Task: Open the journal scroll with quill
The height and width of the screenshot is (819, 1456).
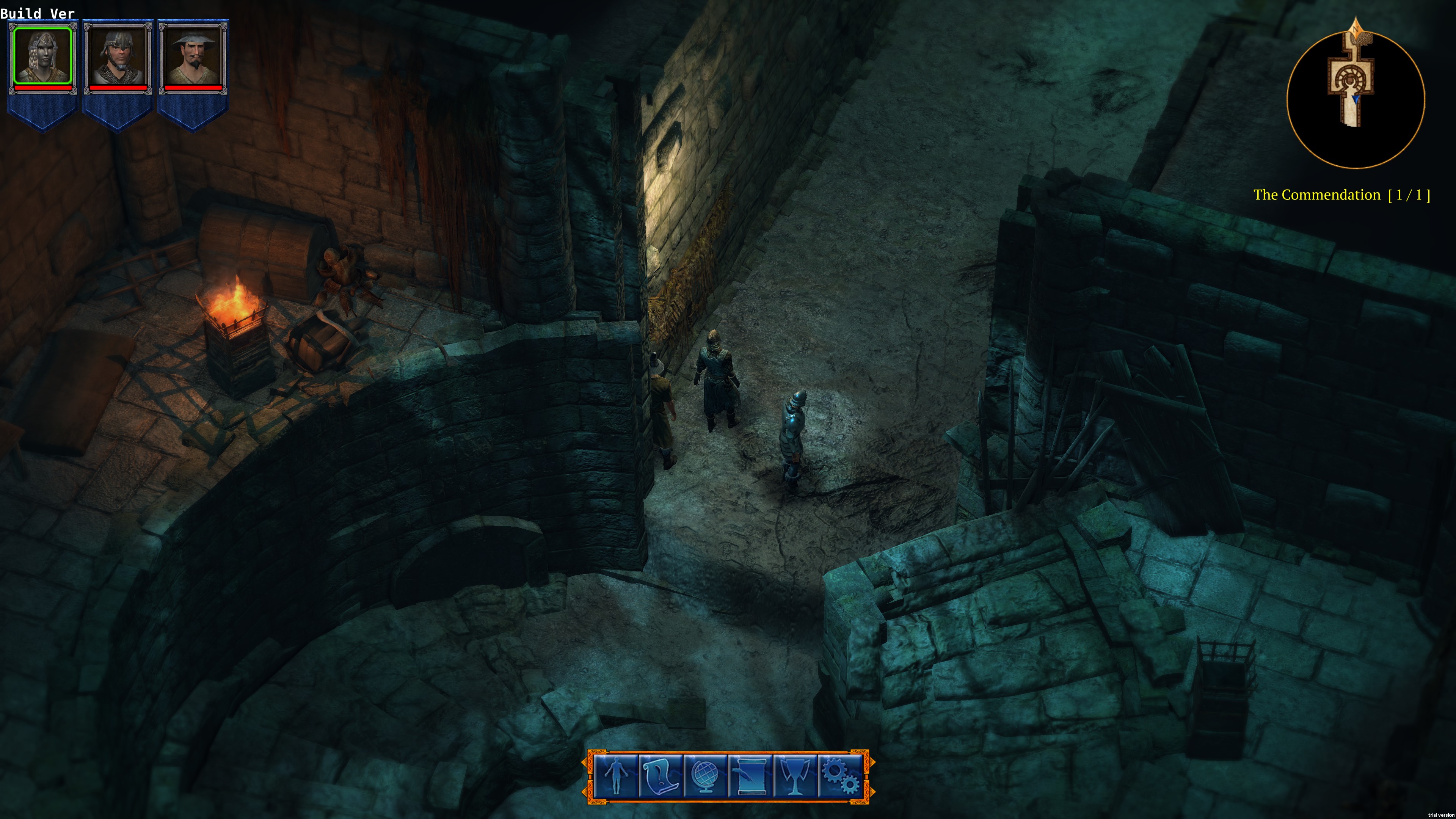Action: point(751,775)
